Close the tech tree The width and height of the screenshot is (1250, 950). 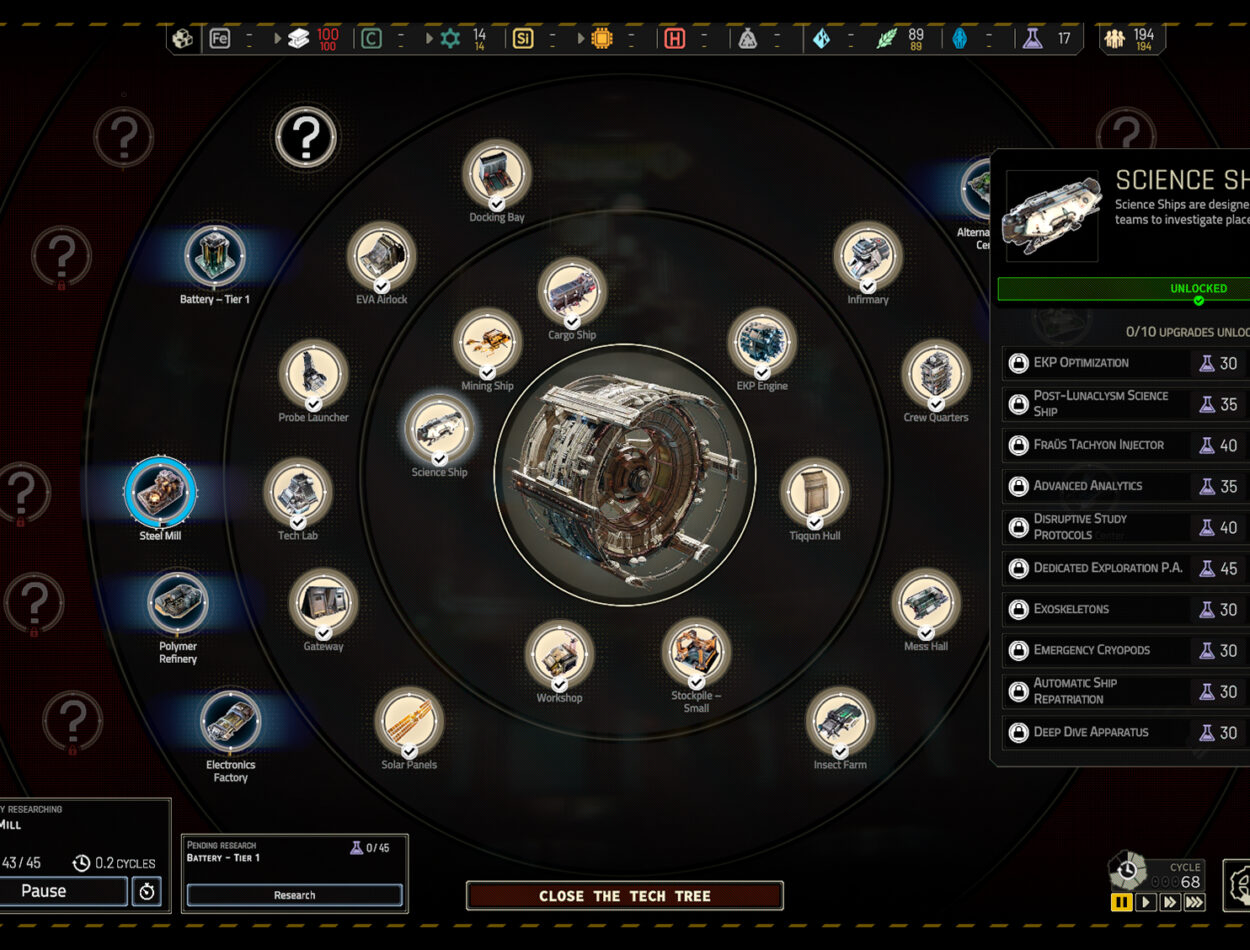[624, 895]
